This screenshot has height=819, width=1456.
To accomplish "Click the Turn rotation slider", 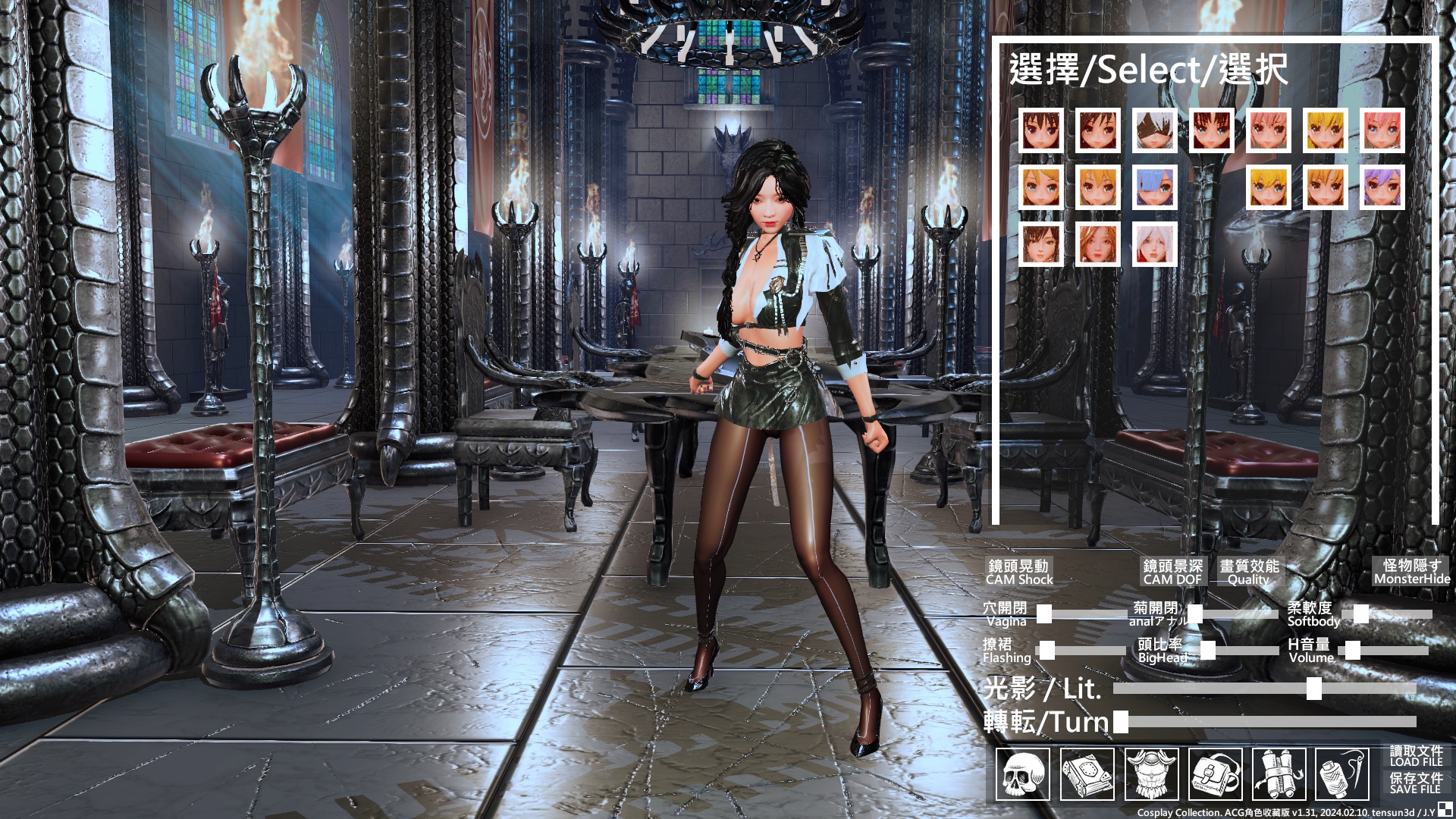I will [x=1121, y=722].
